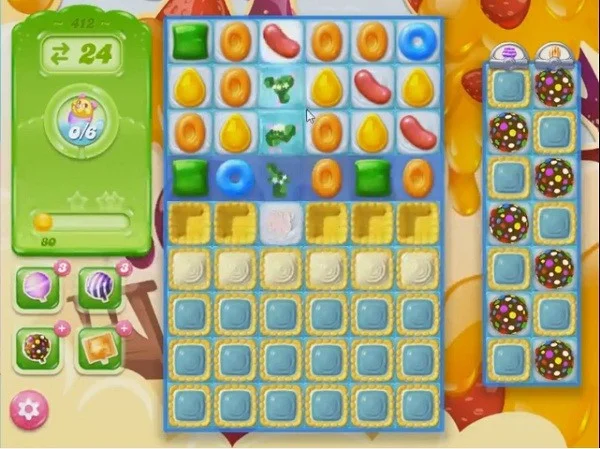Pick the blue ring candy in the board's corner

pyautogui.click(x=416, y=41)
